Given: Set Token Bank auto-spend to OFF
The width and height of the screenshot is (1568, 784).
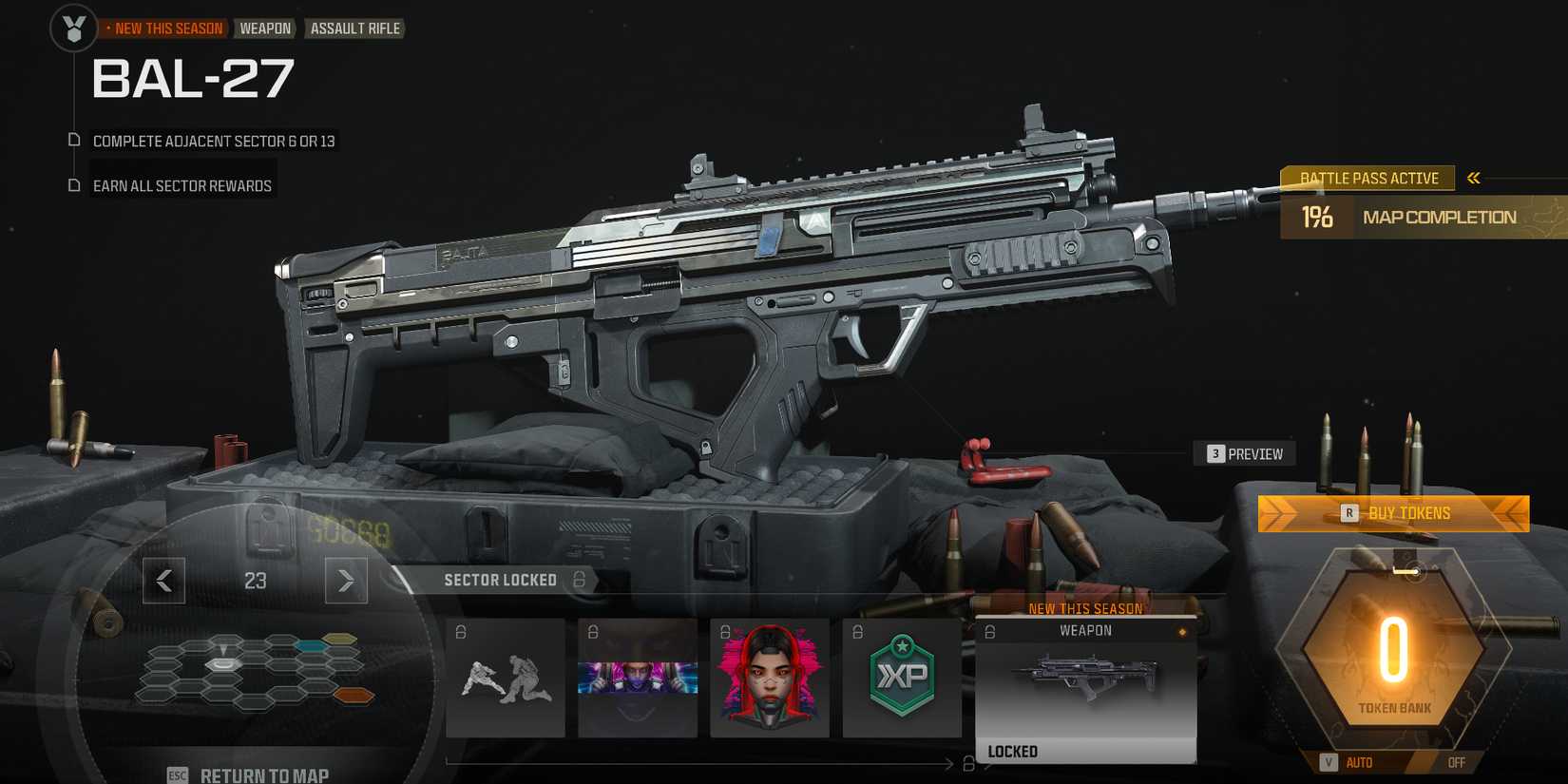Looking at the screenshot, I should click(x=1456, y=762).
